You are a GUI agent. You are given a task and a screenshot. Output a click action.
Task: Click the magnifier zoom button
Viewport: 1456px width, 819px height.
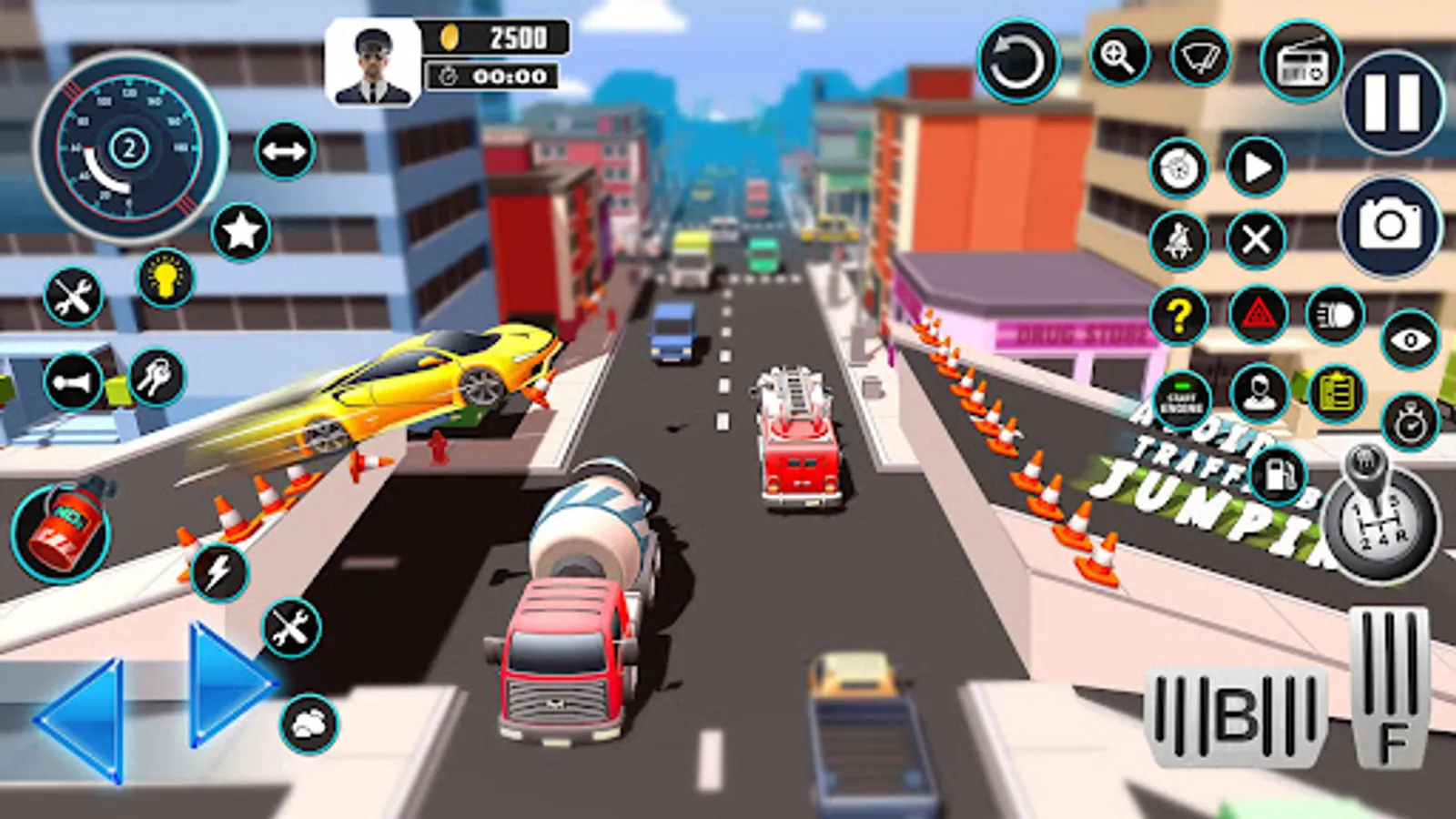point(1117,56)
